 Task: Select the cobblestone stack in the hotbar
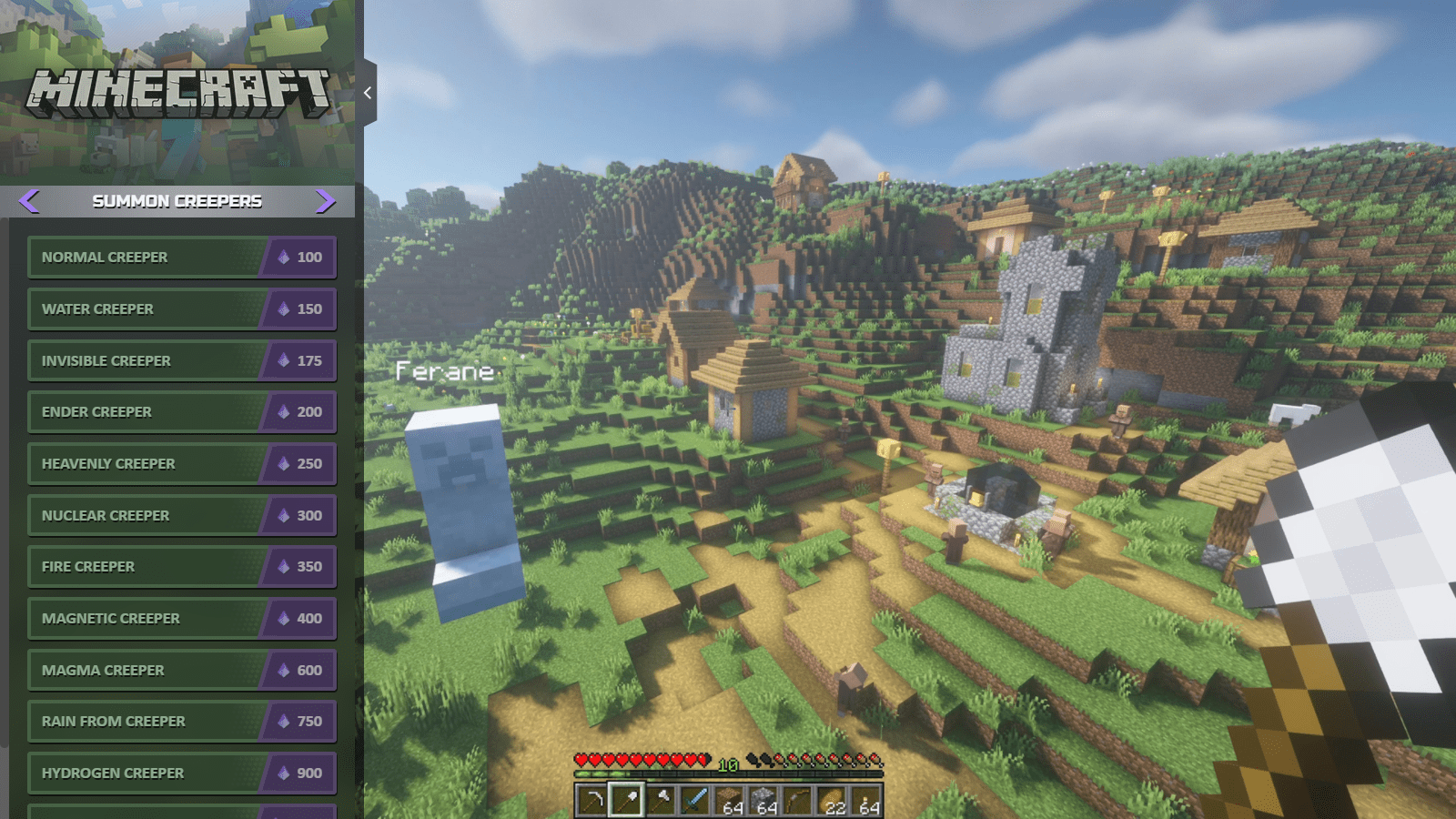pos(765,801)
